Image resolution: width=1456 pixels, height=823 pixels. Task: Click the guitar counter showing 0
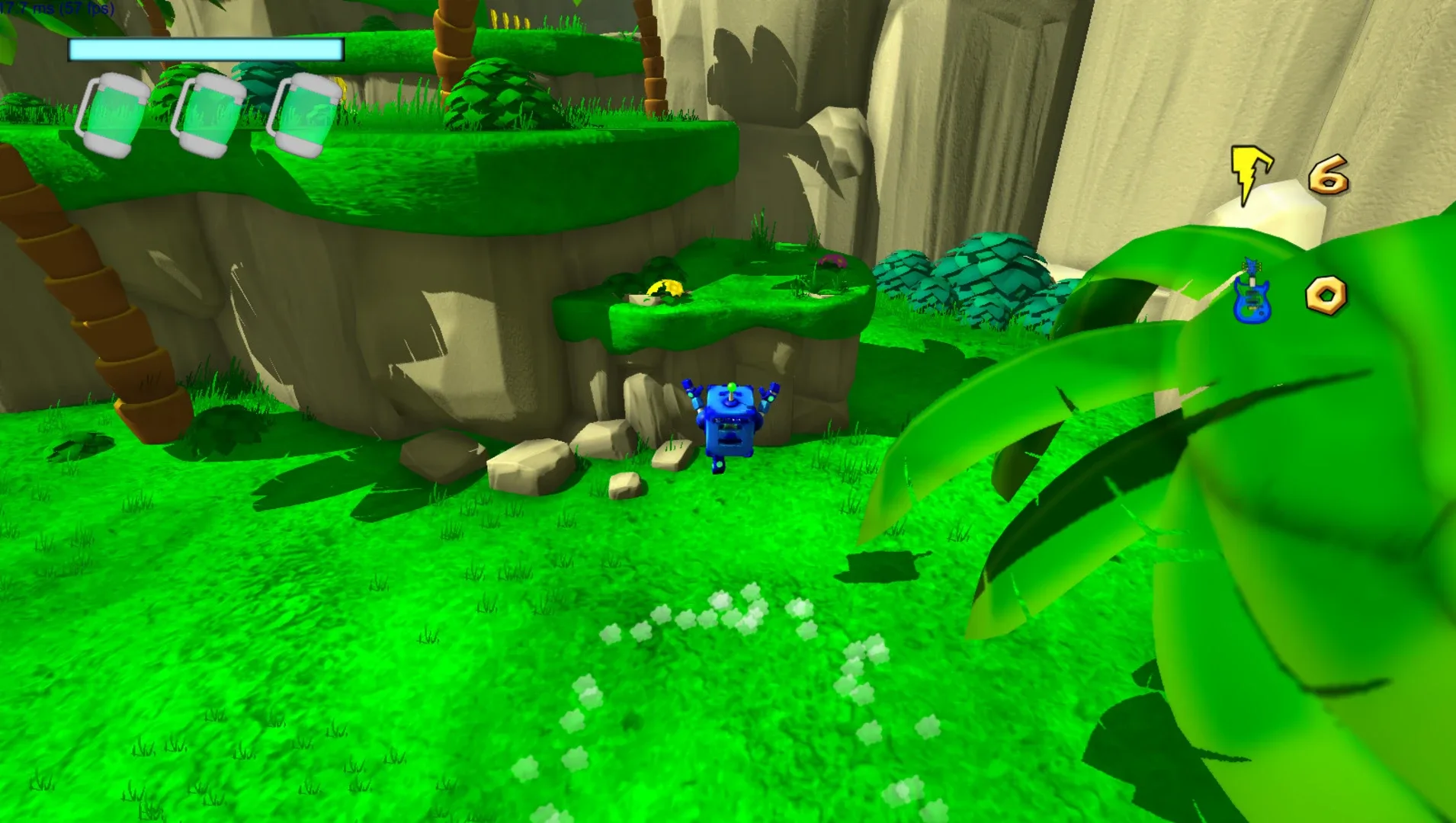point(1325,293)
